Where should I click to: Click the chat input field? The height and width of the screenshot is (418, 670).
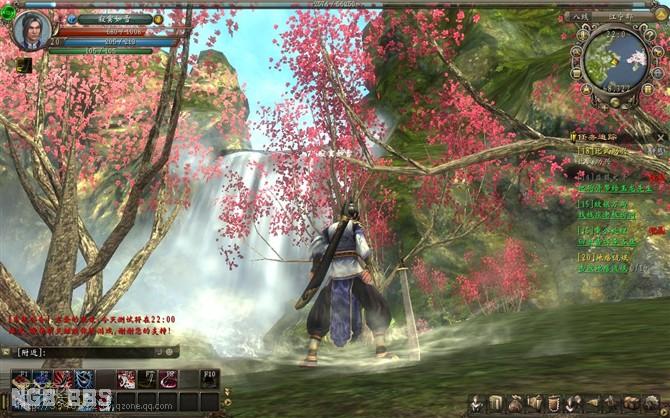point(100,352)
